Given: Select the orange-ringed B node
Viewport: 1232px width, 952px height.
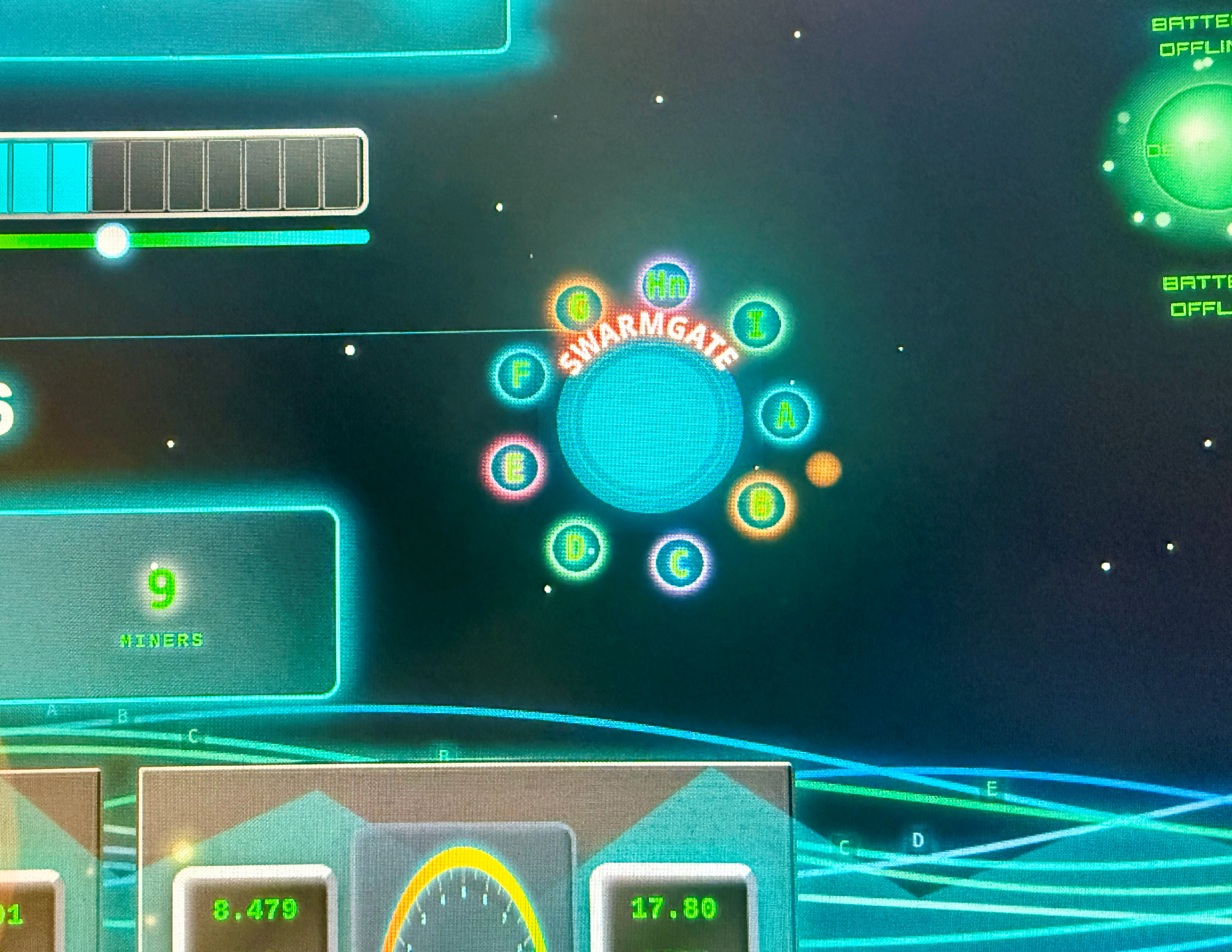Looking at the screenshot, I should (x=761, y=505).
